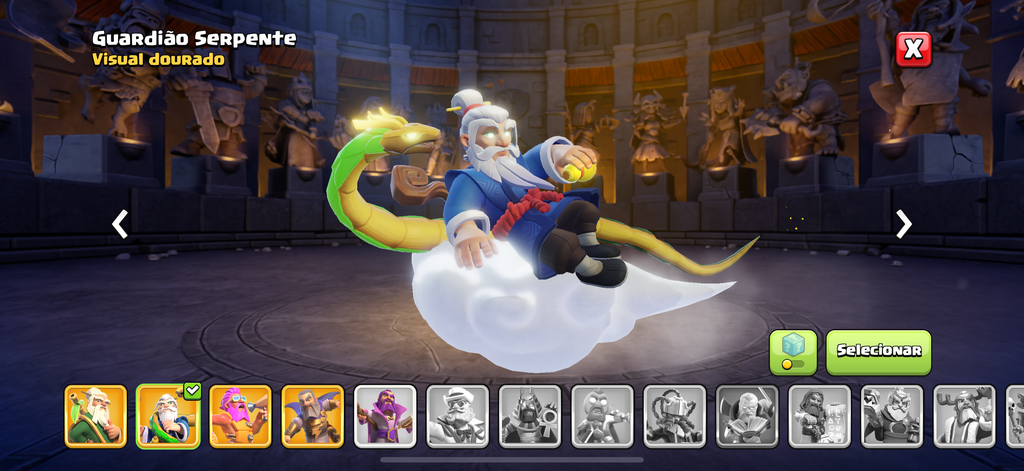
Task: Select the grey armored warden with moon emblem
Action: (892, 415)
